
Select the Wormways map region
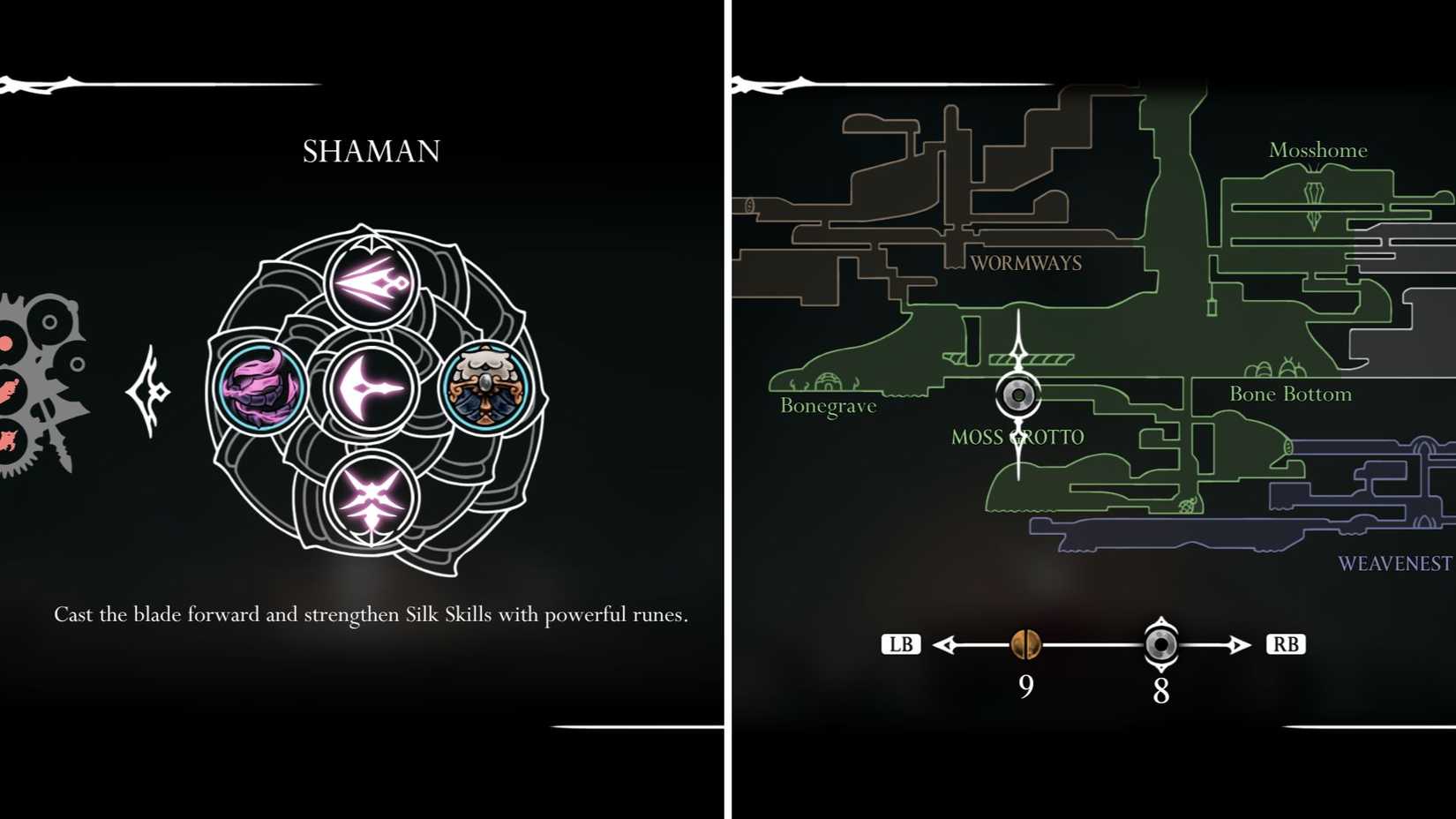1025,262
